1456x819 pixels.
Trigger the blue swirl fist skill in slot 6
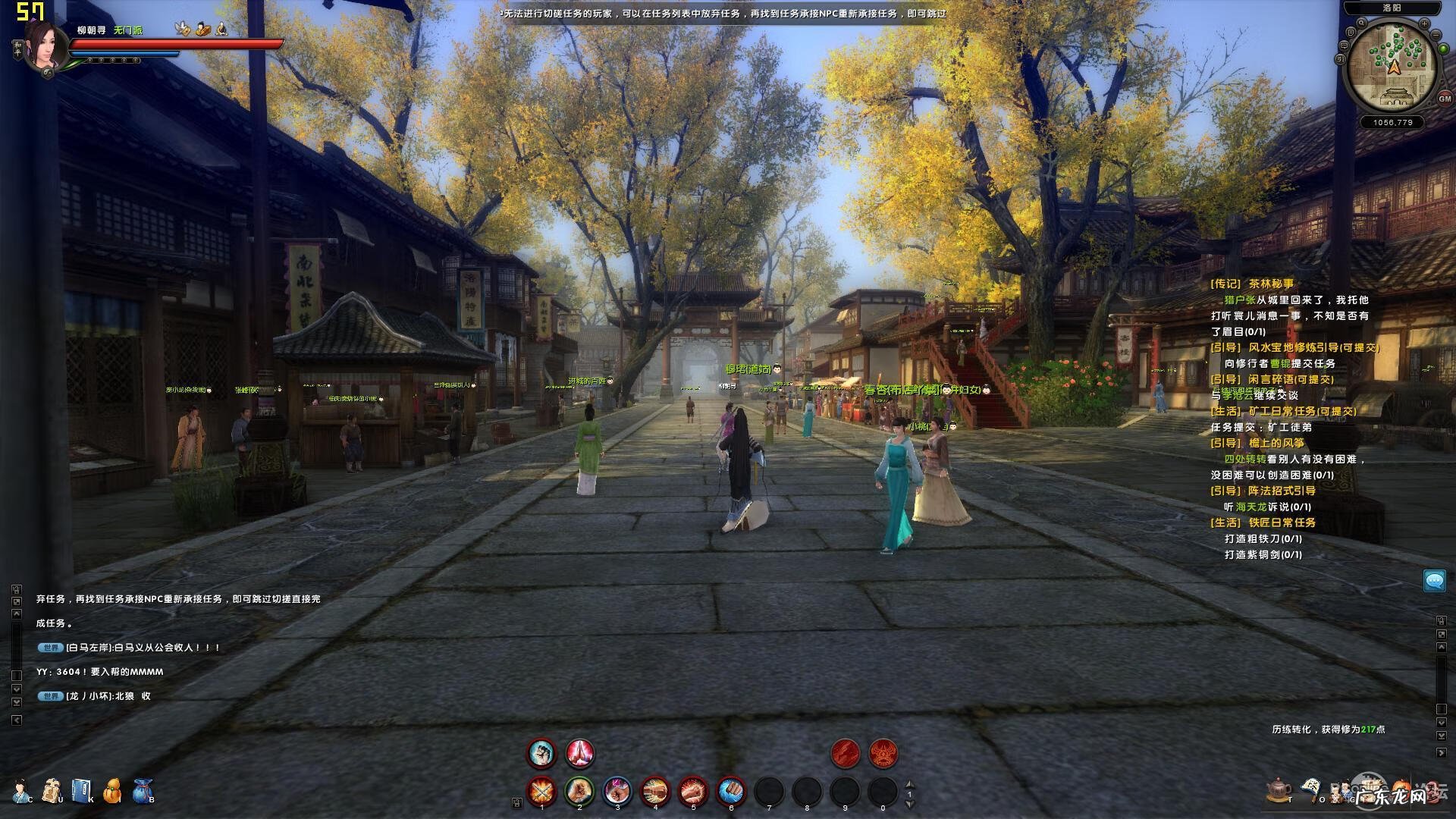tap(731, 792)
